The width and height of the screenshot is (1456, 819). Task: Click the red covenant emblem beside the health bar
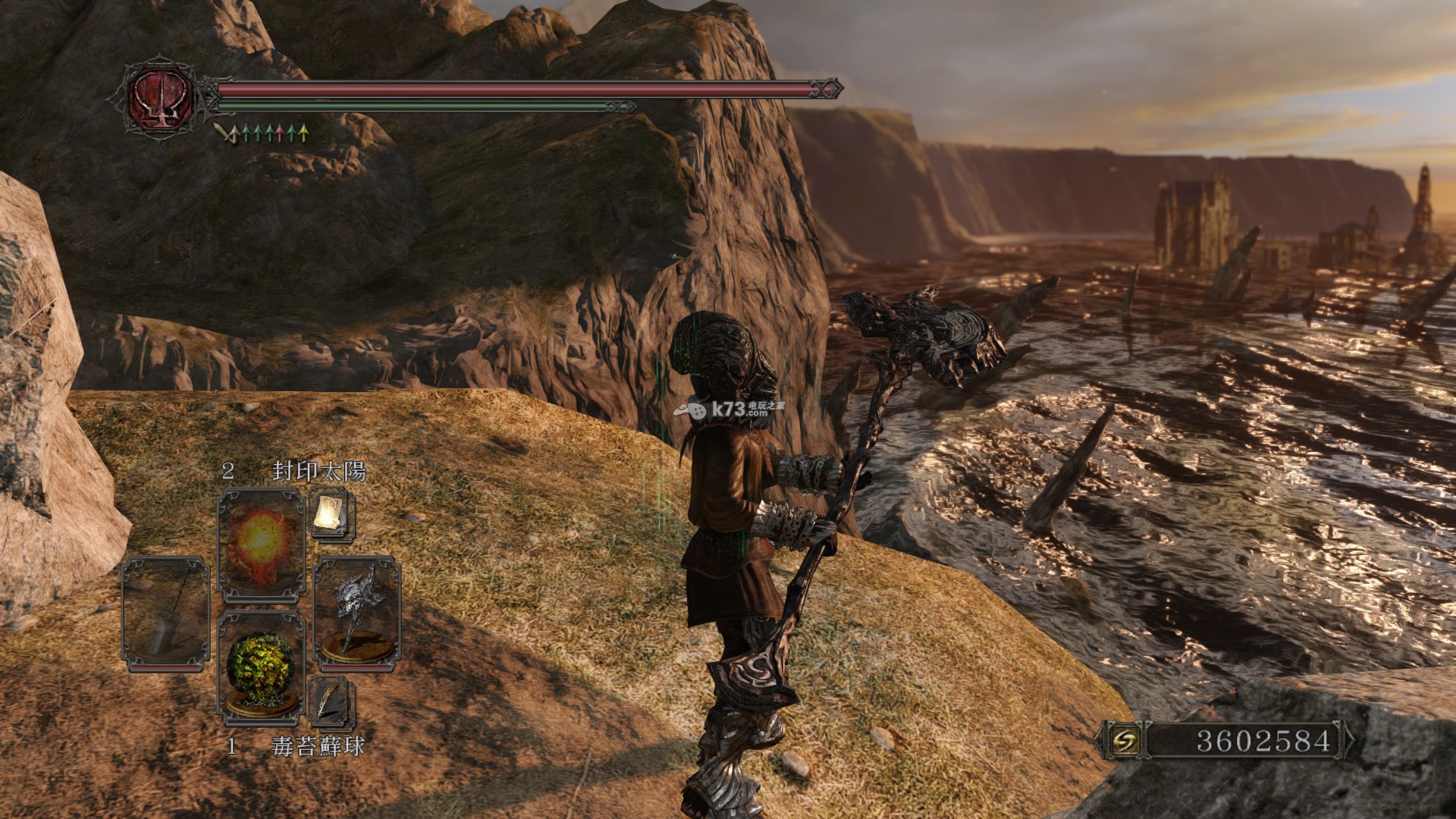pyautogui.click(x=160, y=97)
